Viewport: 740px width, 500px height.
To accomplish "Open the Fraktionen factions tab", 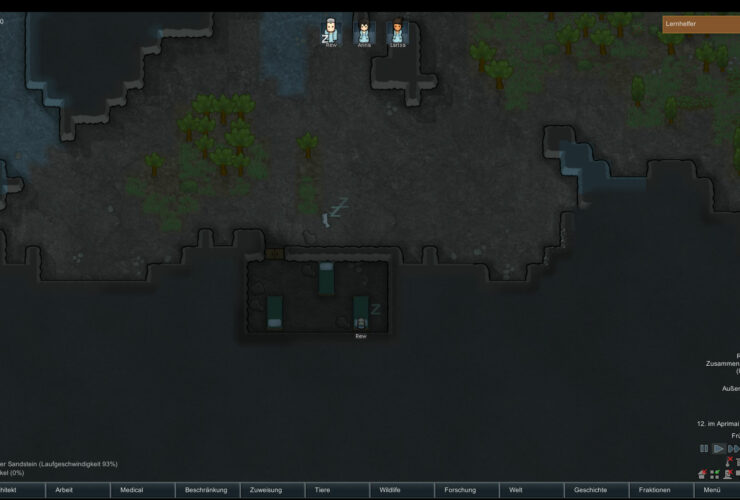I will tap(654, 490).
